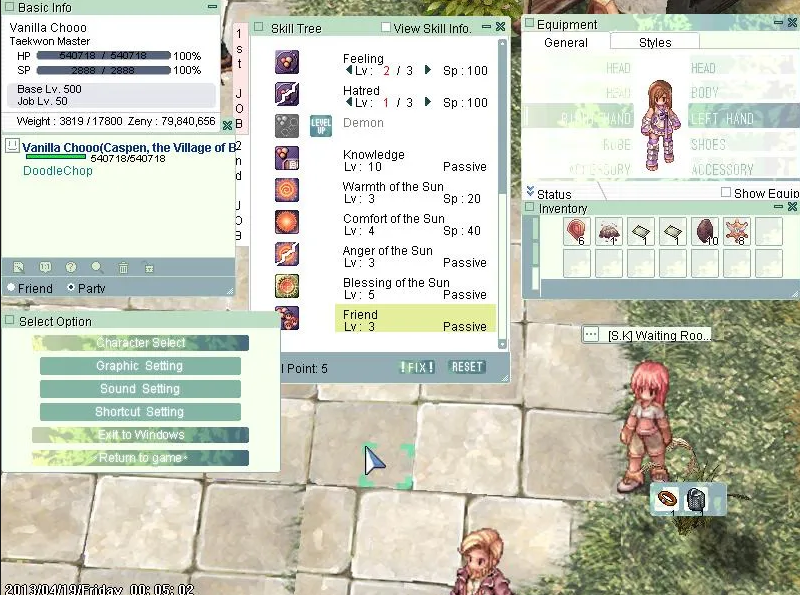The width and height of the screenshot is (800, 595).
Task: Select the brown egg item with count 10
Action: click(703, 231)
